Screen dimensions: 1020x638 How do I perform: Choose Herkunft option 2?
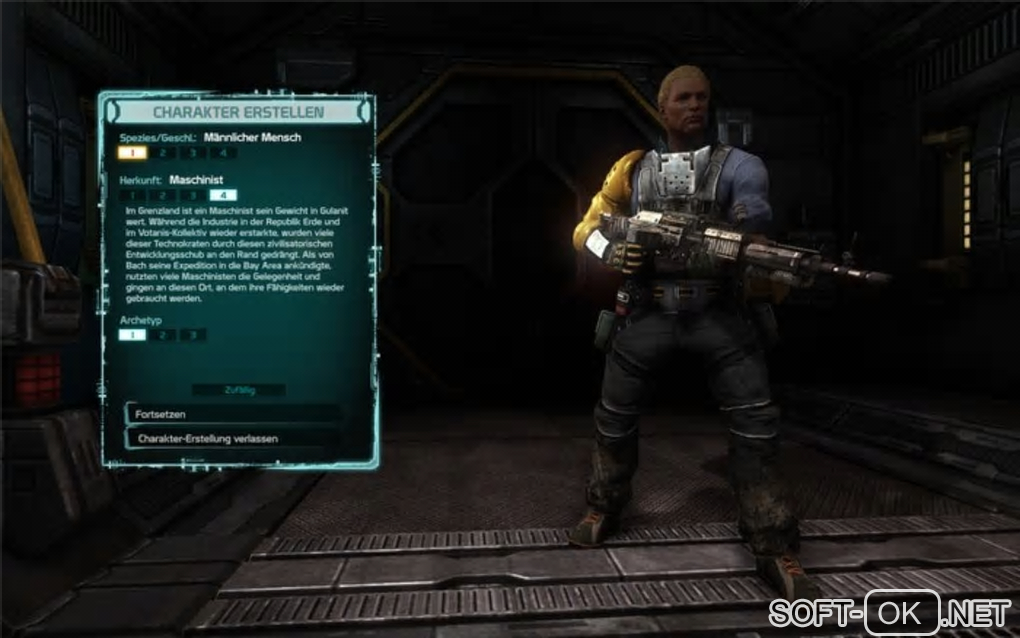click(x=162, y=195)
